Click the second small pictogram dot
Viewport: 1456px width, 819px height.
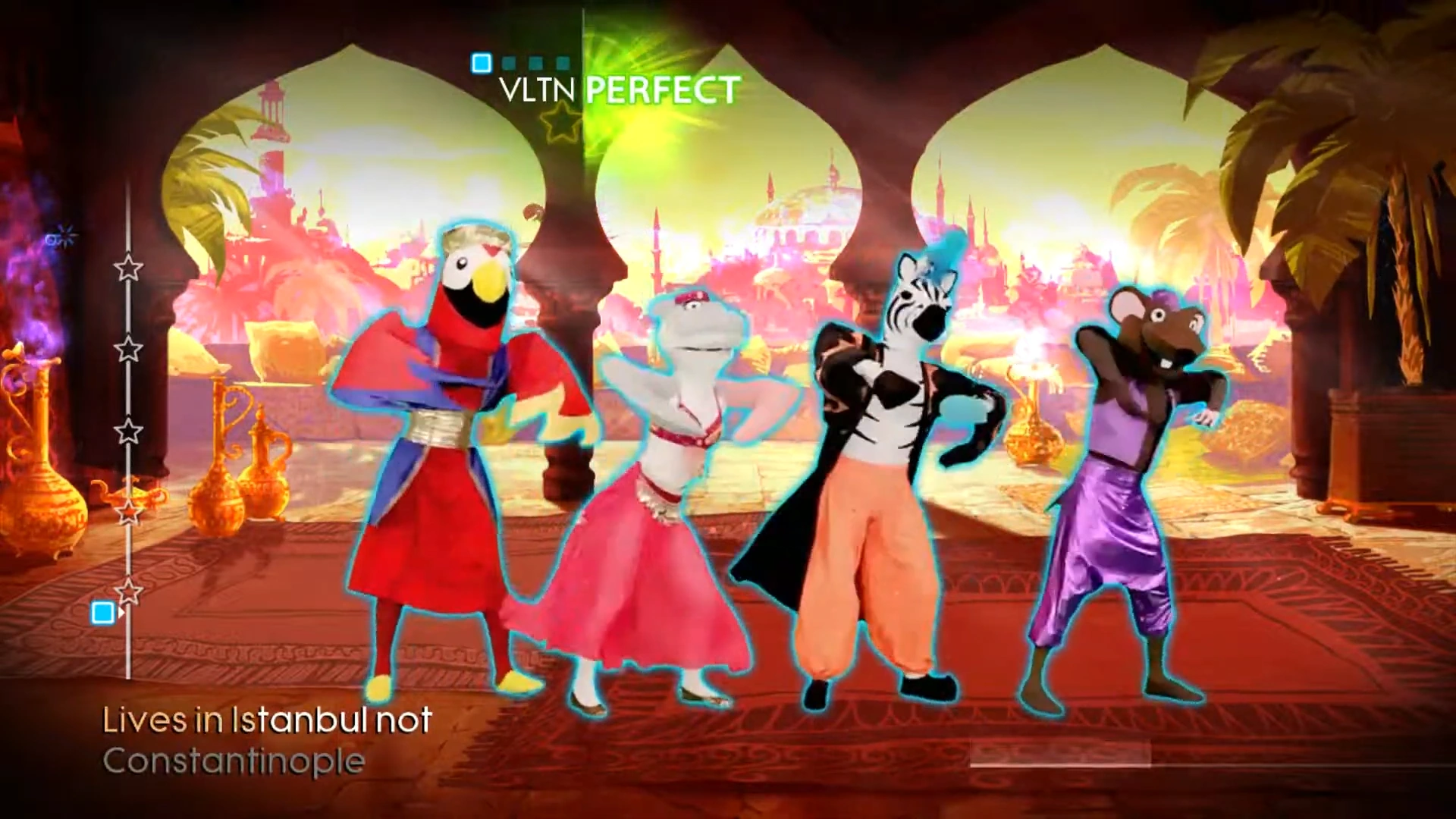tap(508, 61)
